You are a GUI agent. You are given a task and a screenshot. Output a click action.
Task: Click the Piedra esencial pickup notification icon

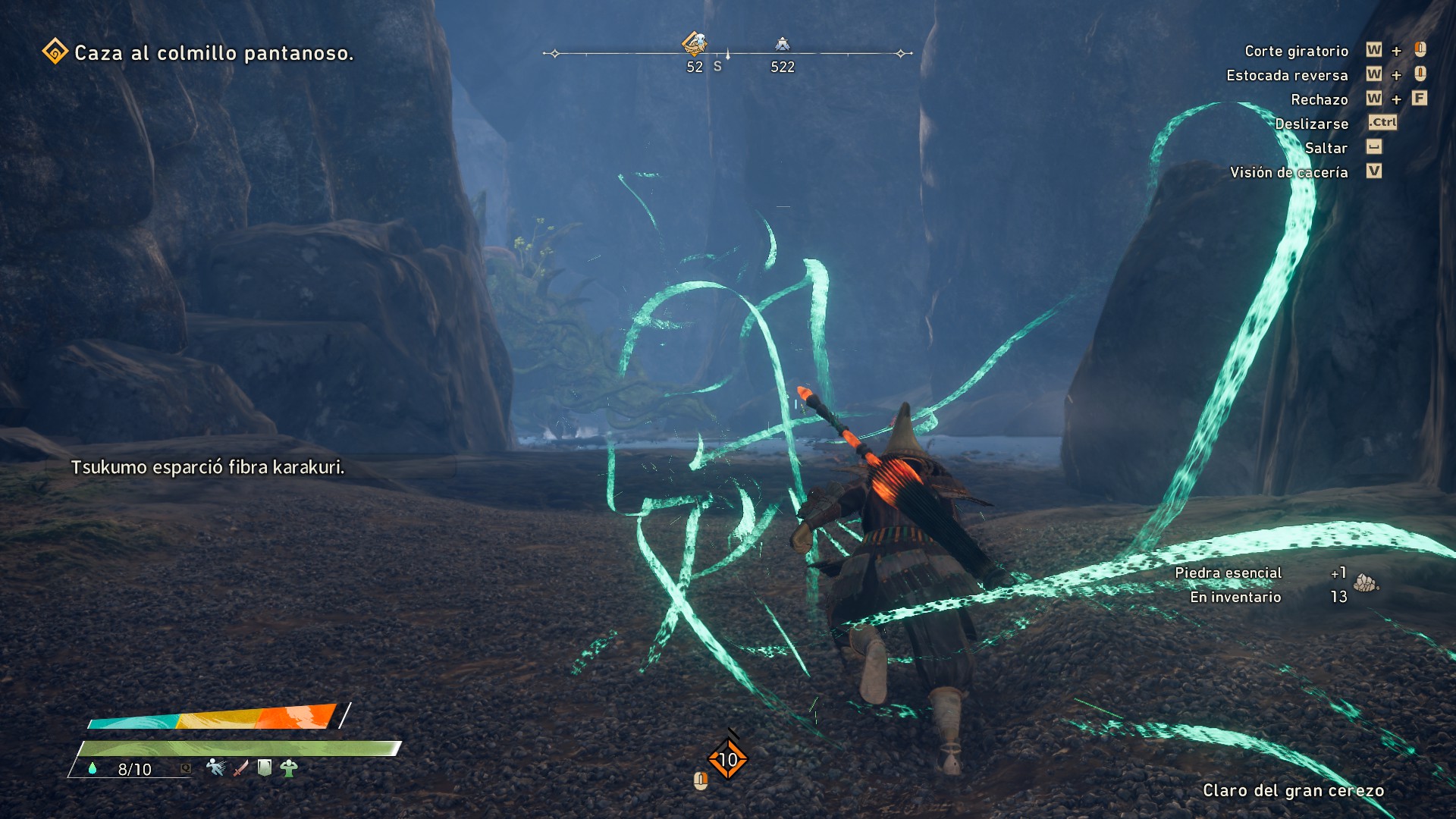pyautogui.click(x=1366, y=583)
